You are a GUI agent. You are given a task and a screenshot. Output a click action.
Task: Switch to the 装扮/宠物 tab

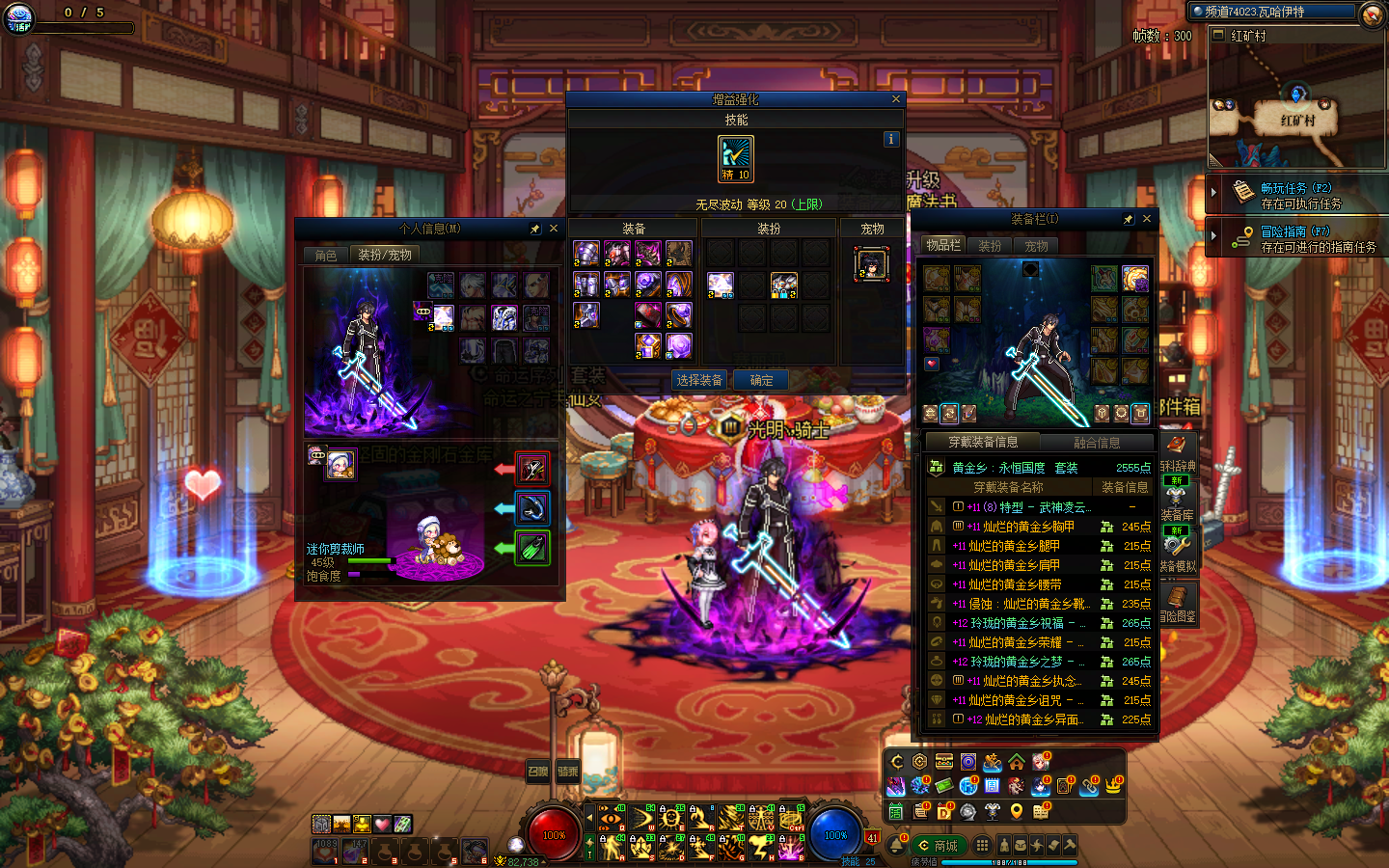(x=385, y=255)
